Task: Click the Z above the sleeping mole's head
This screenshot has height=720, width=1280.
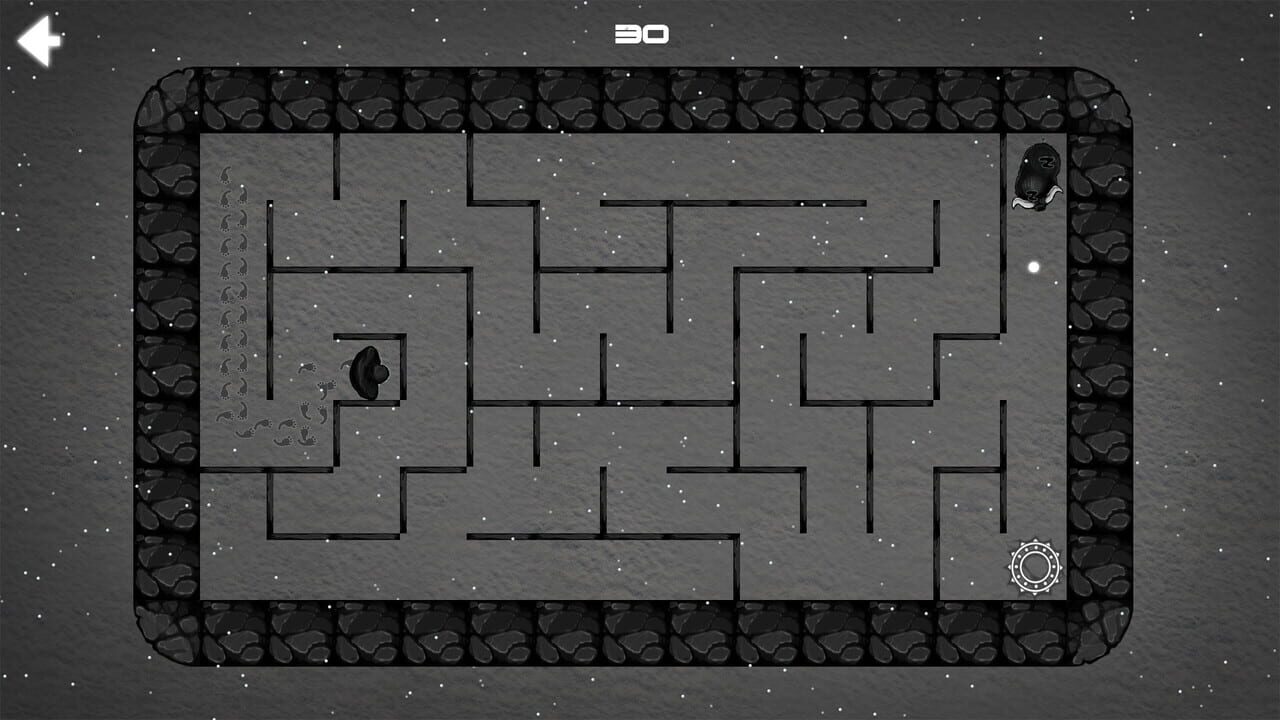Action: coord(1047,162)
